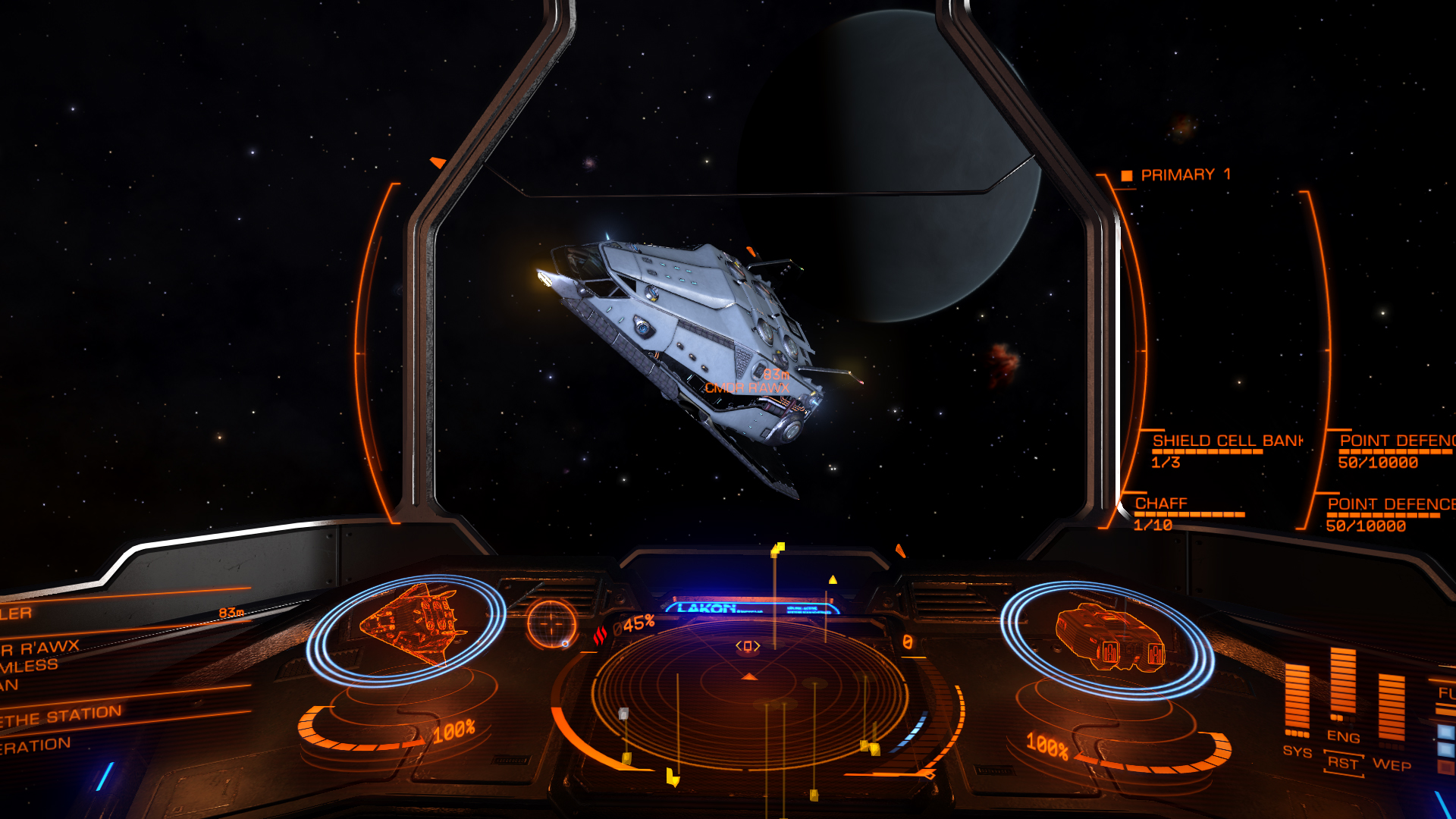The image size is (1456, 819).
Task: Select the Chaff launcher entry
Action: coord(1161,504)
